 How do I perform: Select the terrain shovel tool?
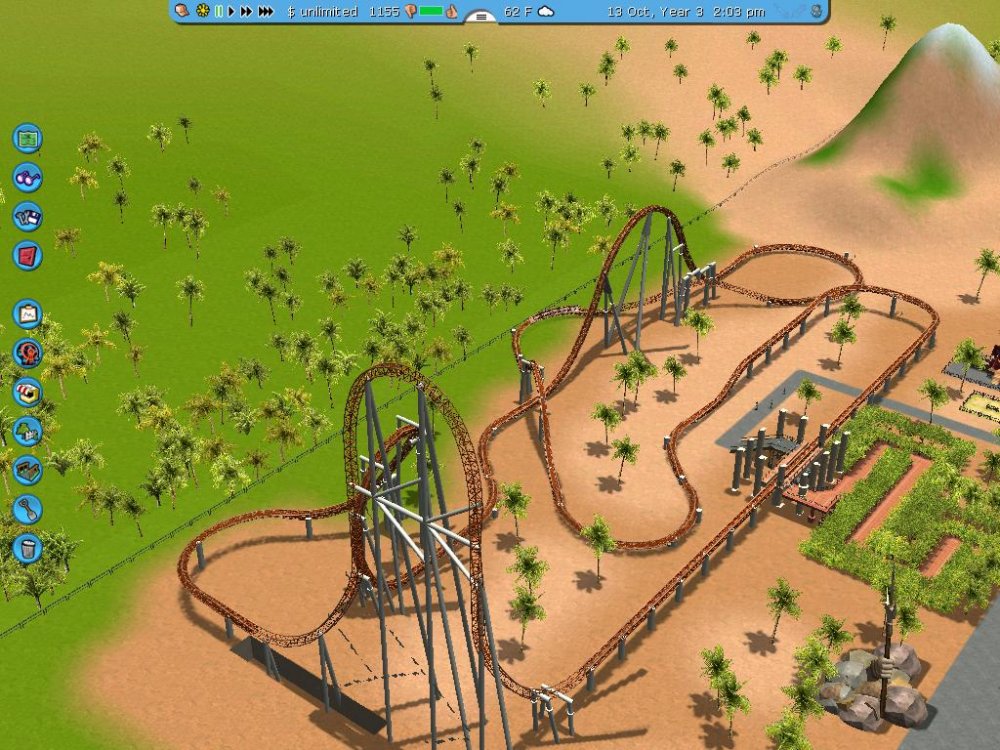[x=27, y=509]
